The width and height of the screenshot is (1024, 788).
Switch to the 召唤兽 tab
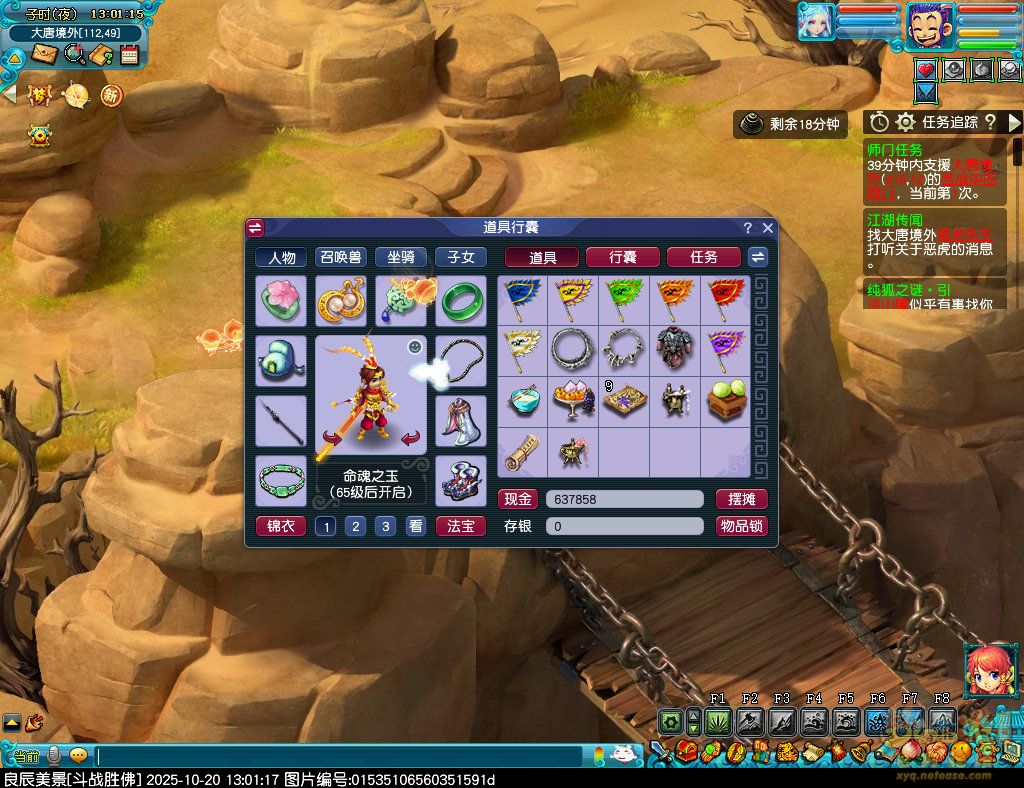pyautogui.click(x=341, y=257)
